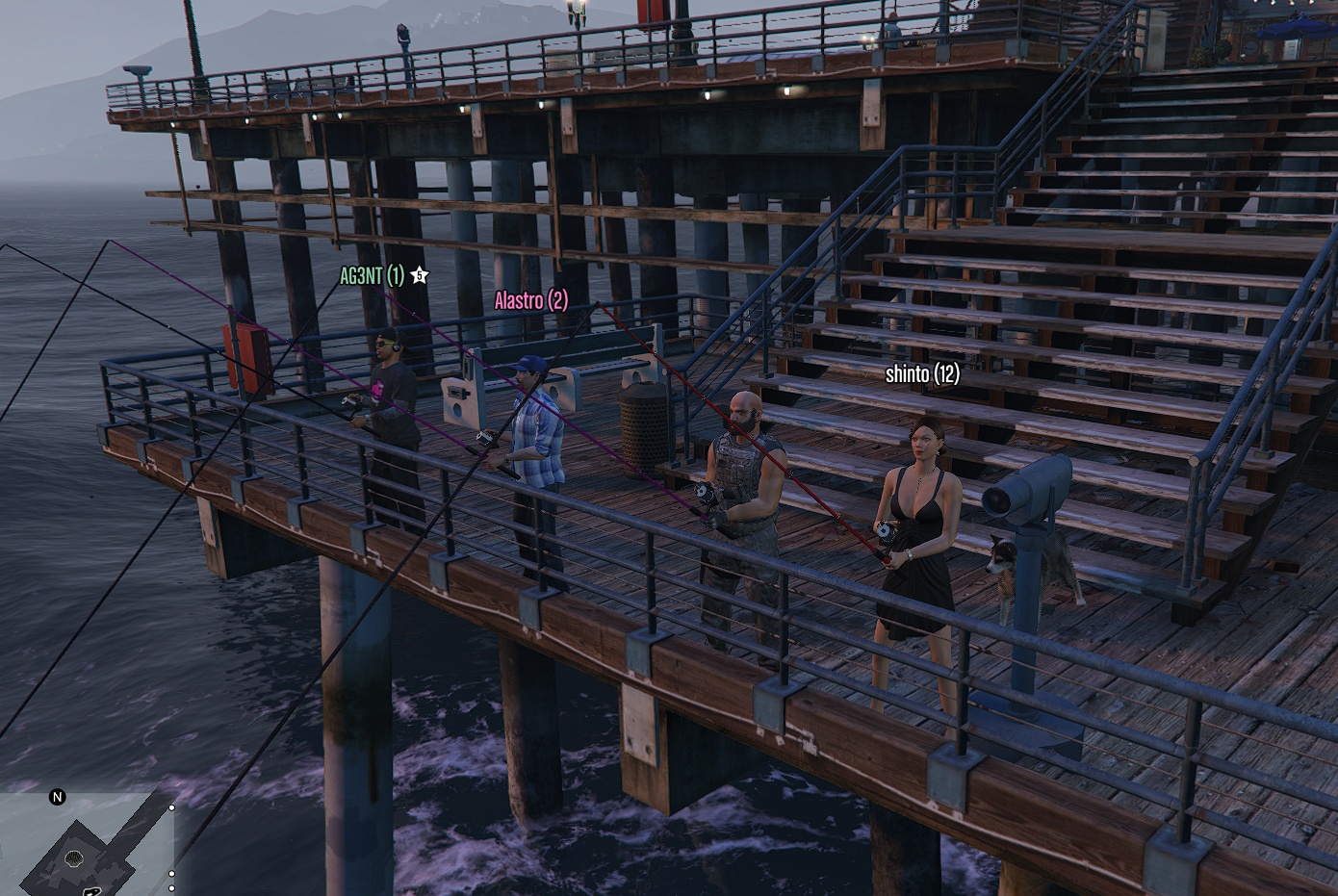Click the orca blip at the minimap bottom

click(x=91, y=892)
